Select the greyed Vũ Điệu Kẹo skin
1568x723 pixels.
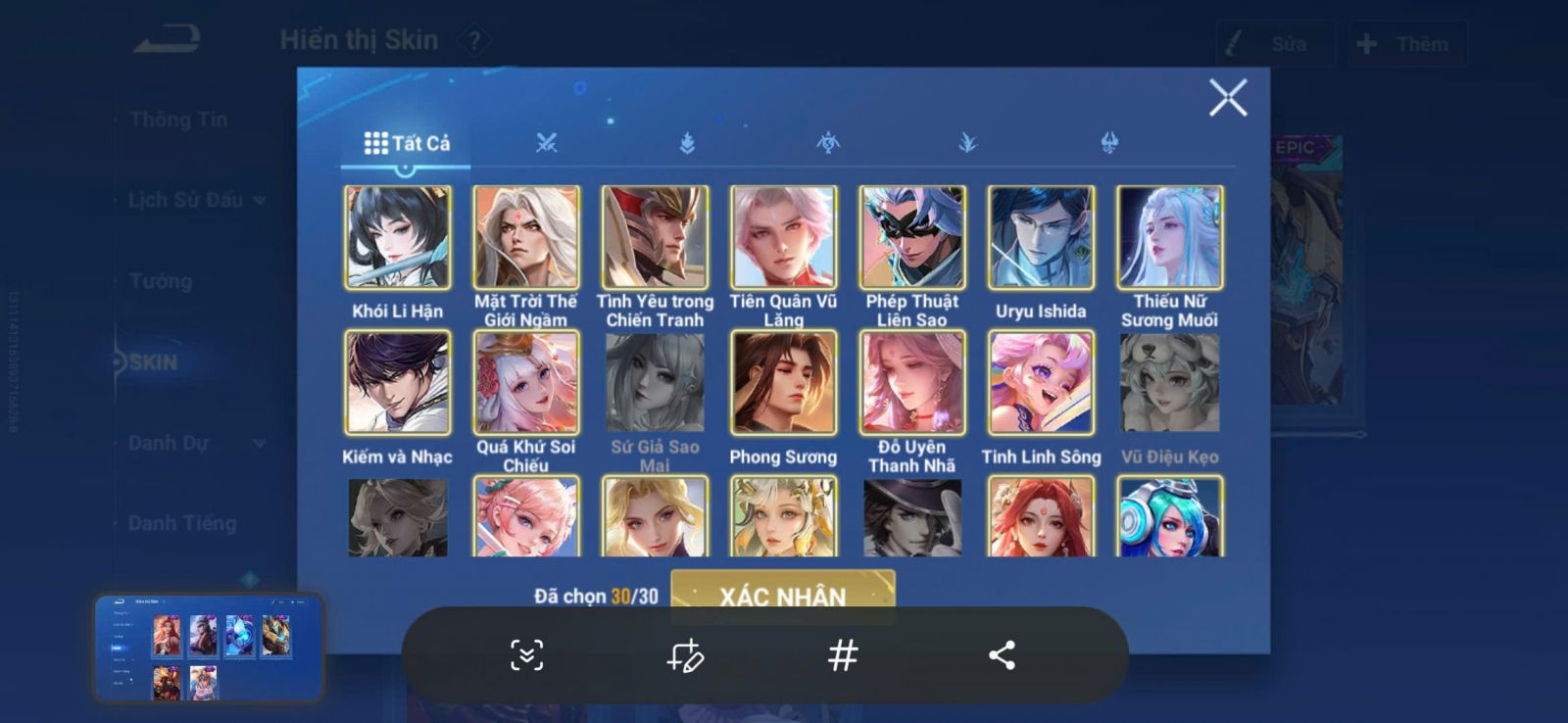(1170, 382)
